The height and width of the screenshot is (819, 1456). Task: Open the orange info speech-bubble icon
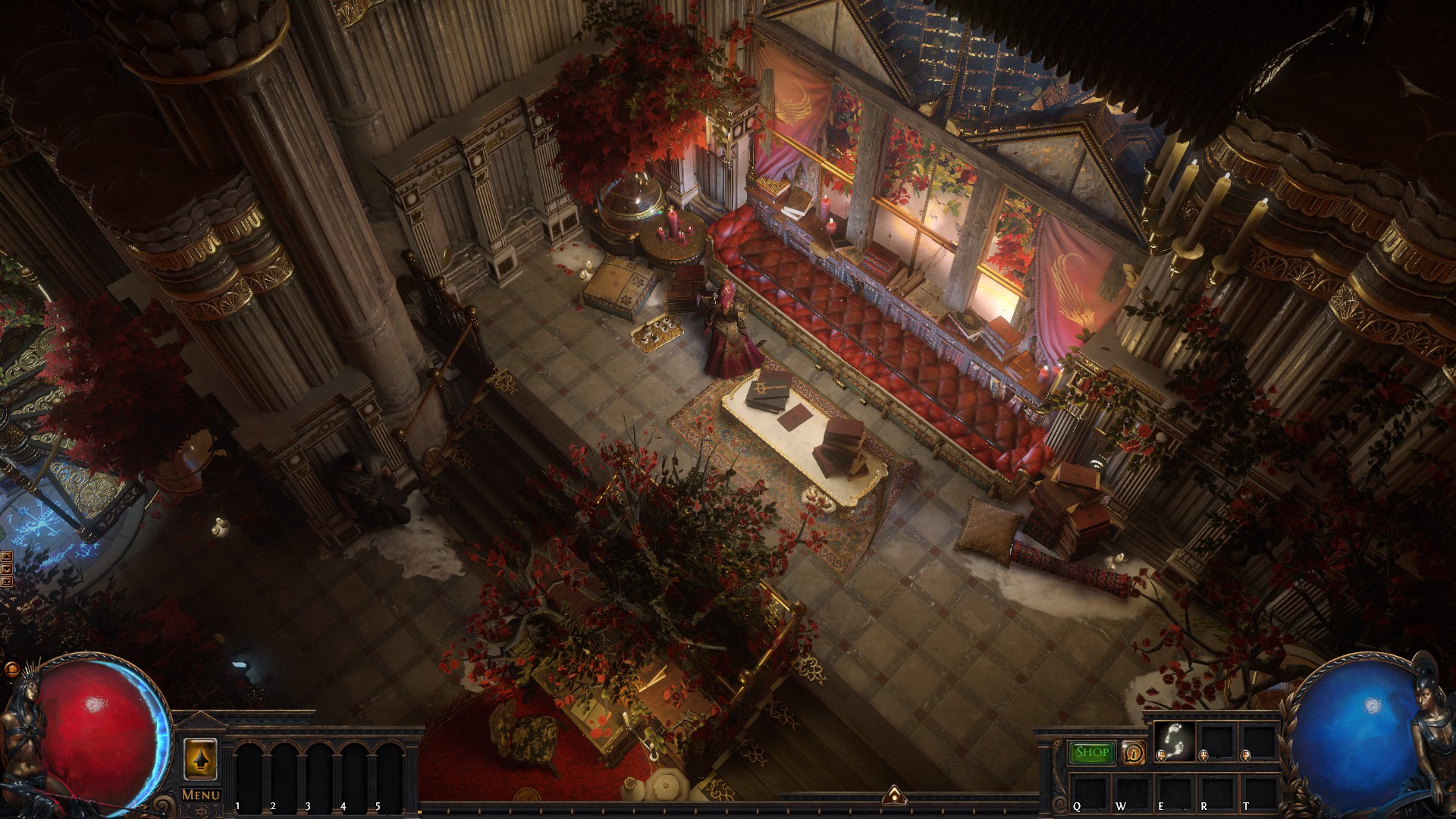(1134, 752)
